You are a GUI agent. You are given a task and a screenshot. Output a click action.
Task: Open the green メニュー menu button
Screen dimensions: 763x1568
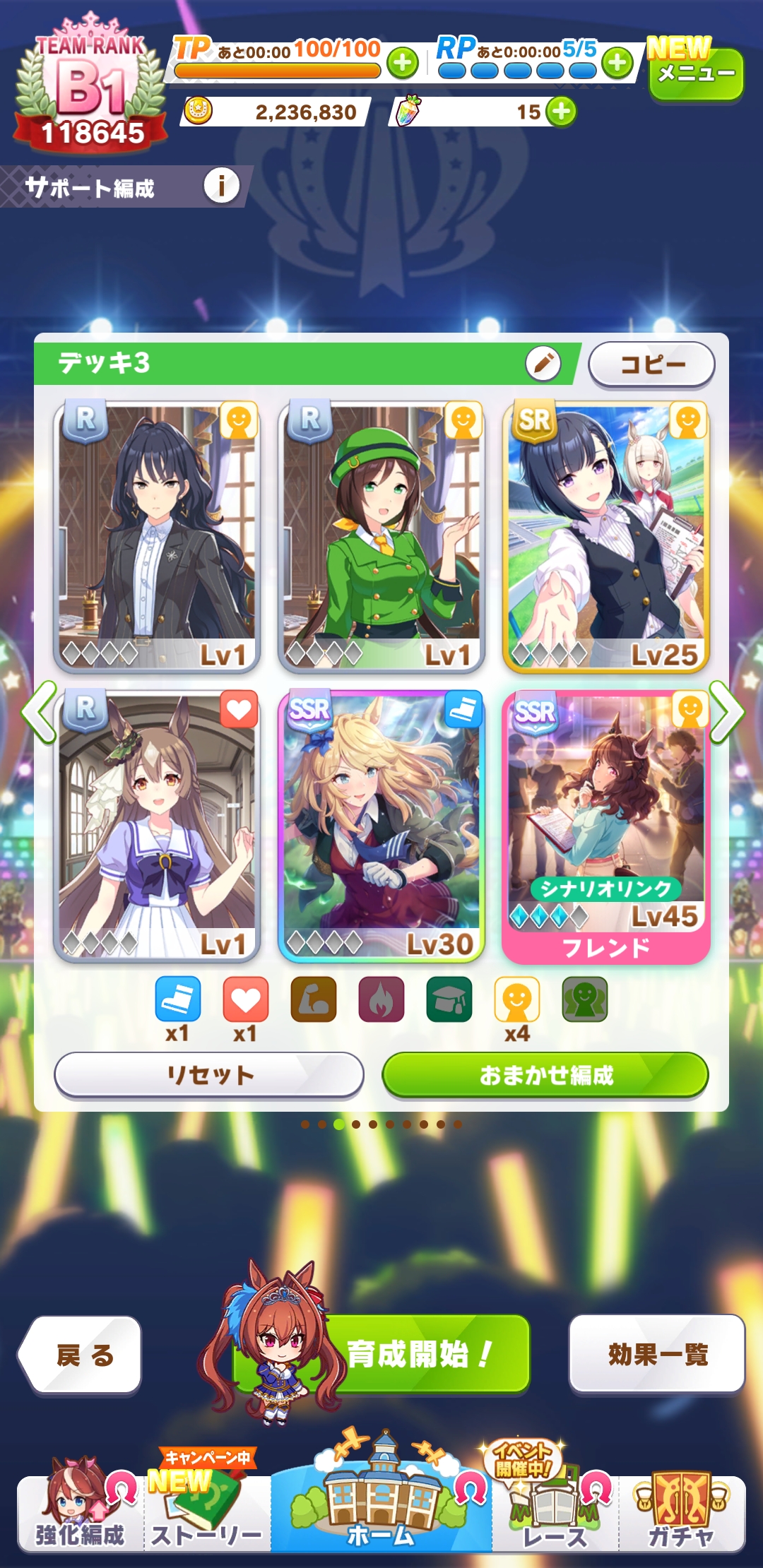point(695,73)
